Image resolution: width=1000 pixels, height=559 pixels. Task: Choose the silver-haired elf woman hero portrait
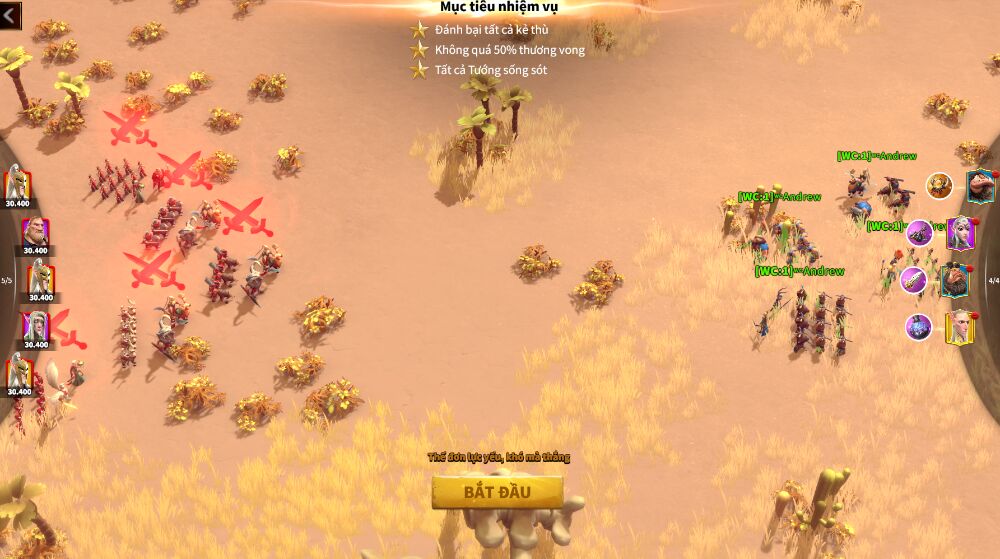pos(960,232)
